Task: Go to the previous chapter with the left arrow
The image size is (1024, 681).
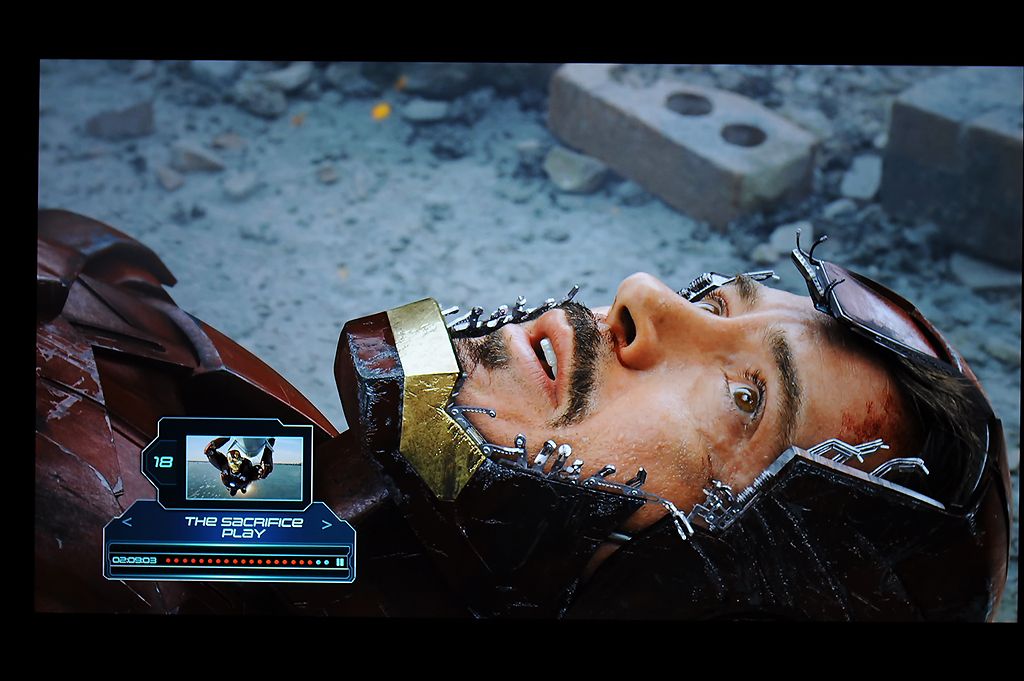Action: pyautogui.click(x=126, y=522)
